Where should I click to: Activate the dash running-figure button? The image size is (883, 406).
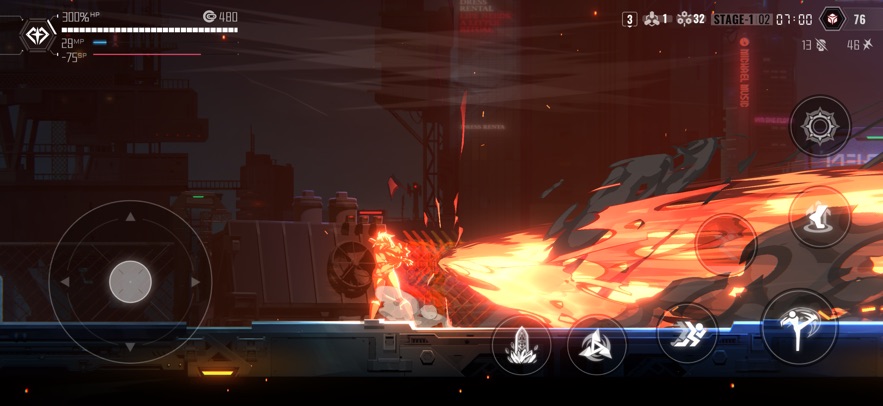click(x=687, y=332)
